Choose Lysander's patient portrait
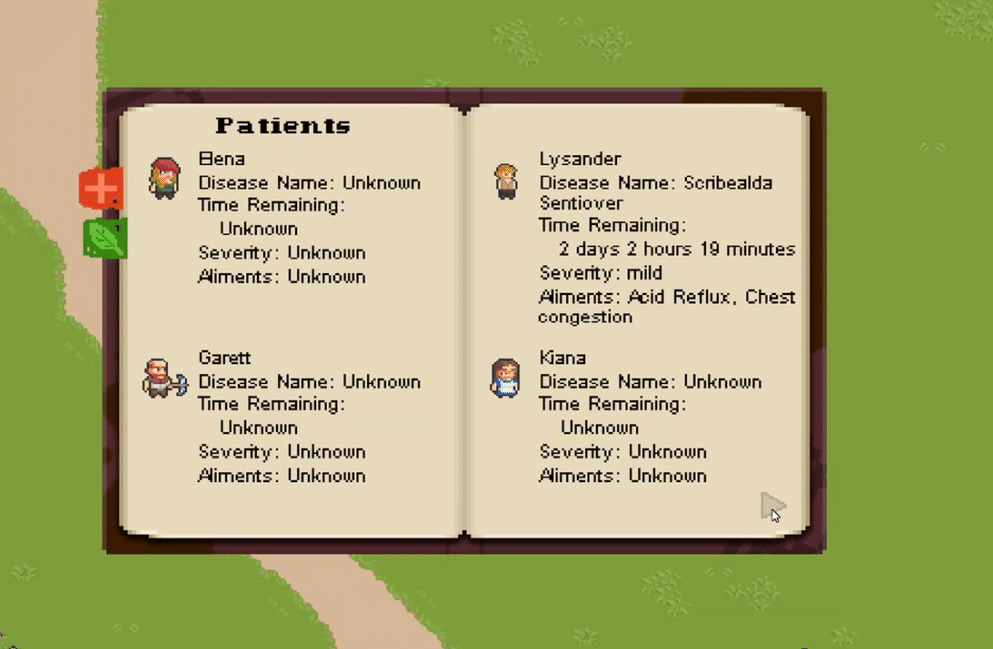 tap(507, 181)
